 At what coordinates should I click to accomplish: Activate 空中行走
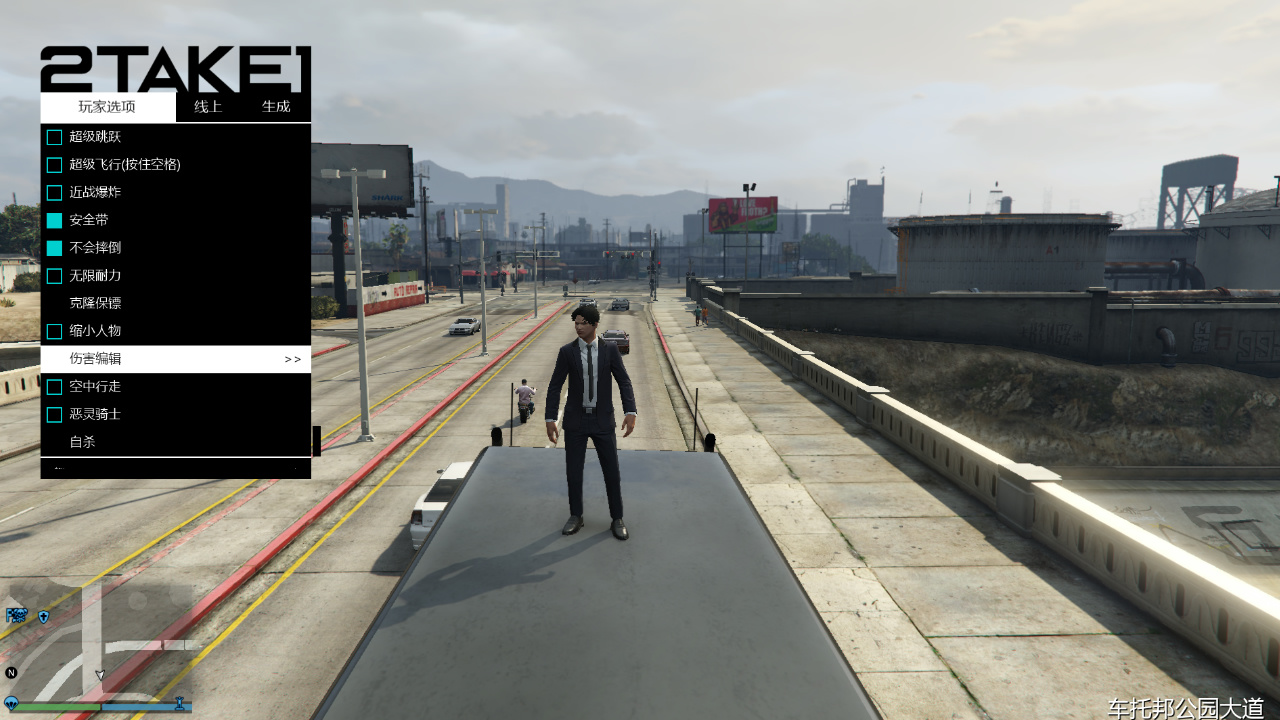(54, 386)
